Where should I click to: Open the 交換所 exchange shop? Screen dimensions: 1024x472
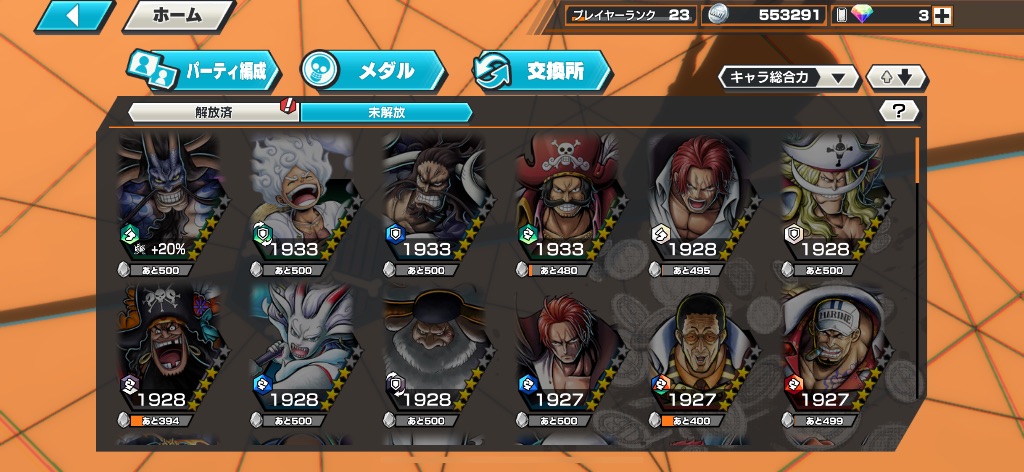[541, 71]
